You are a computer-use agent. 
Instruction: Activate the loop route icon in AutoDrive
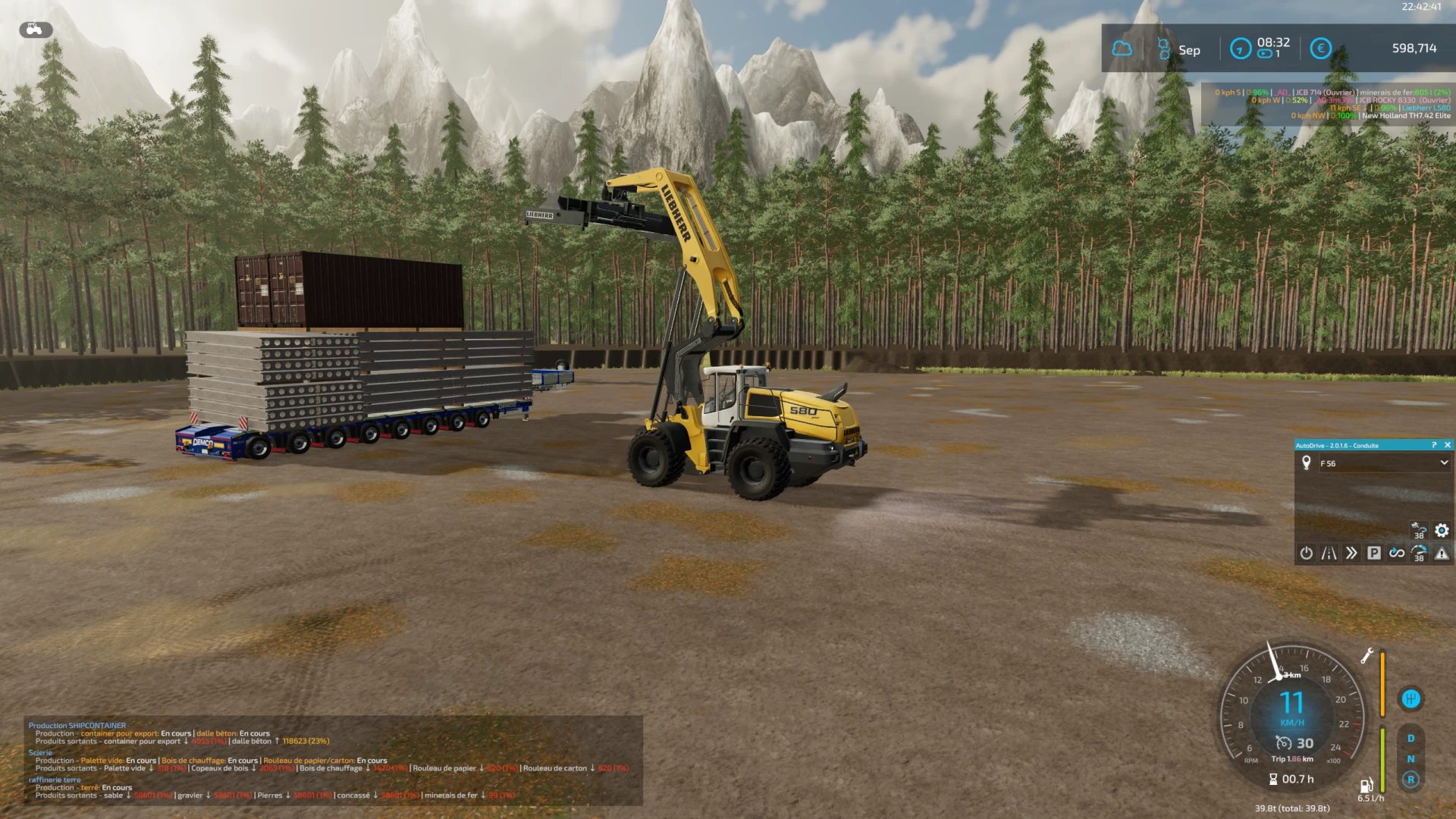coord(1397,554)
